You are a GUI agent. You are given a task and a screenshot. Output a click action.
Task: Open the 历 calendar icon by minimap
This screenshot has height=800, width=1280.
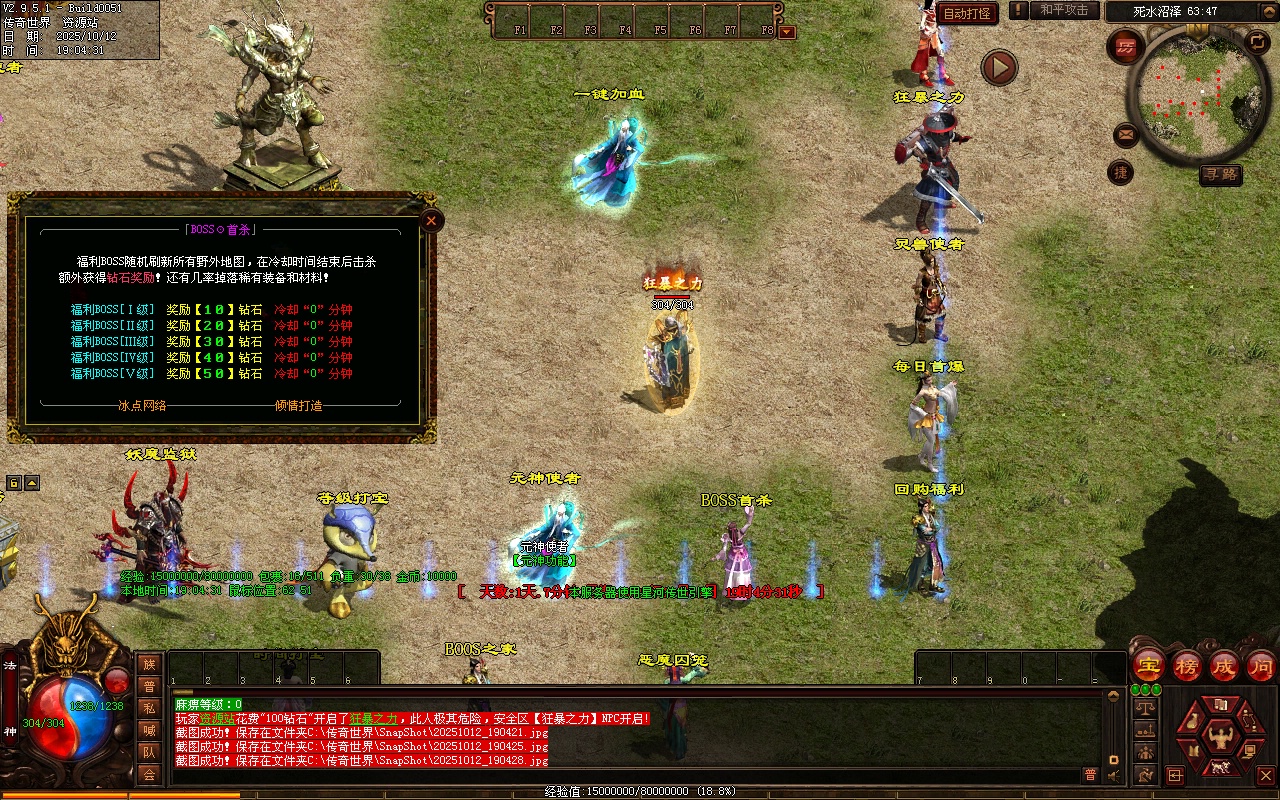[1127, 47]
